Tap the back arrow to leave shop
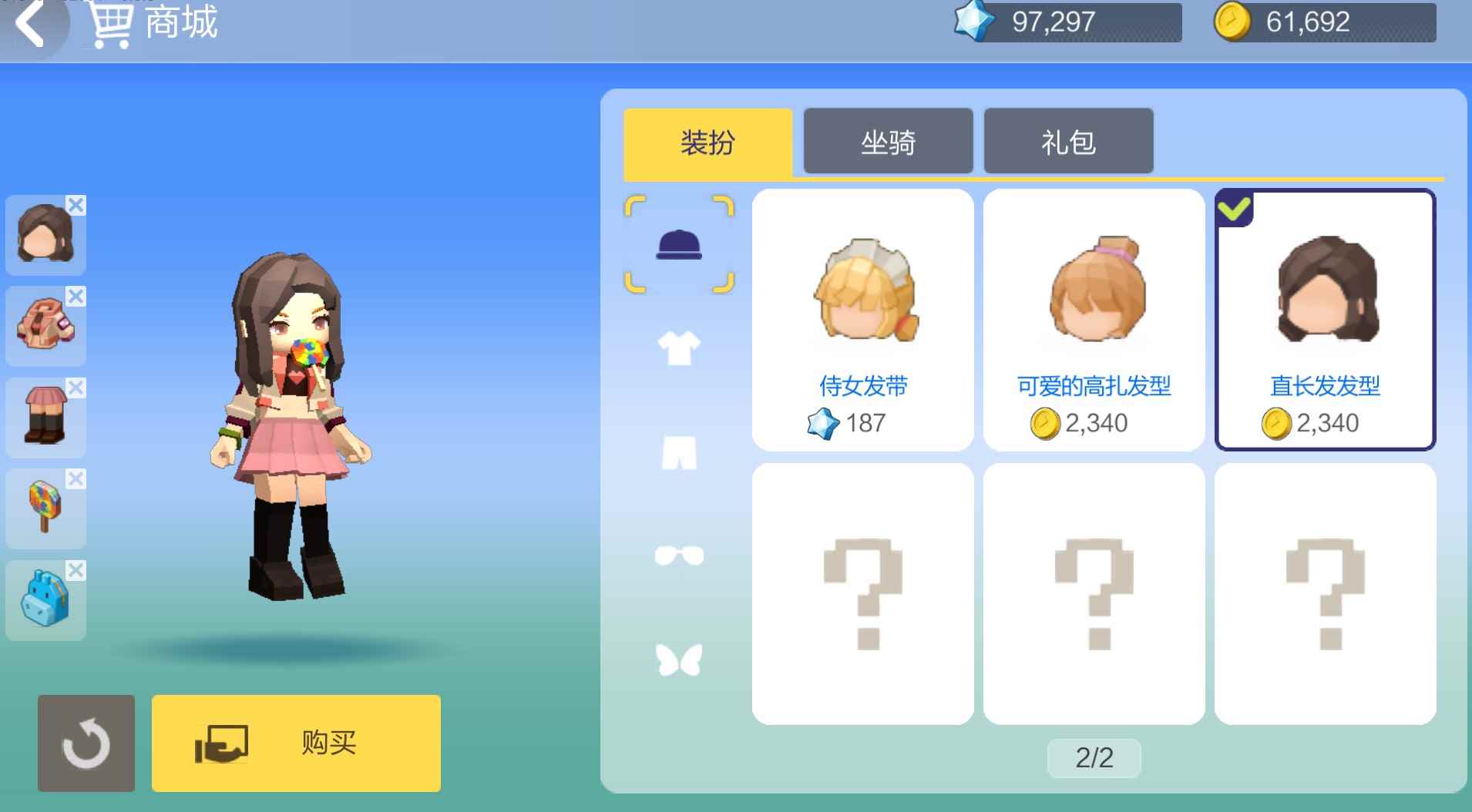The image size is (1472, 812). pyautogui.click(x=29, y=22)
